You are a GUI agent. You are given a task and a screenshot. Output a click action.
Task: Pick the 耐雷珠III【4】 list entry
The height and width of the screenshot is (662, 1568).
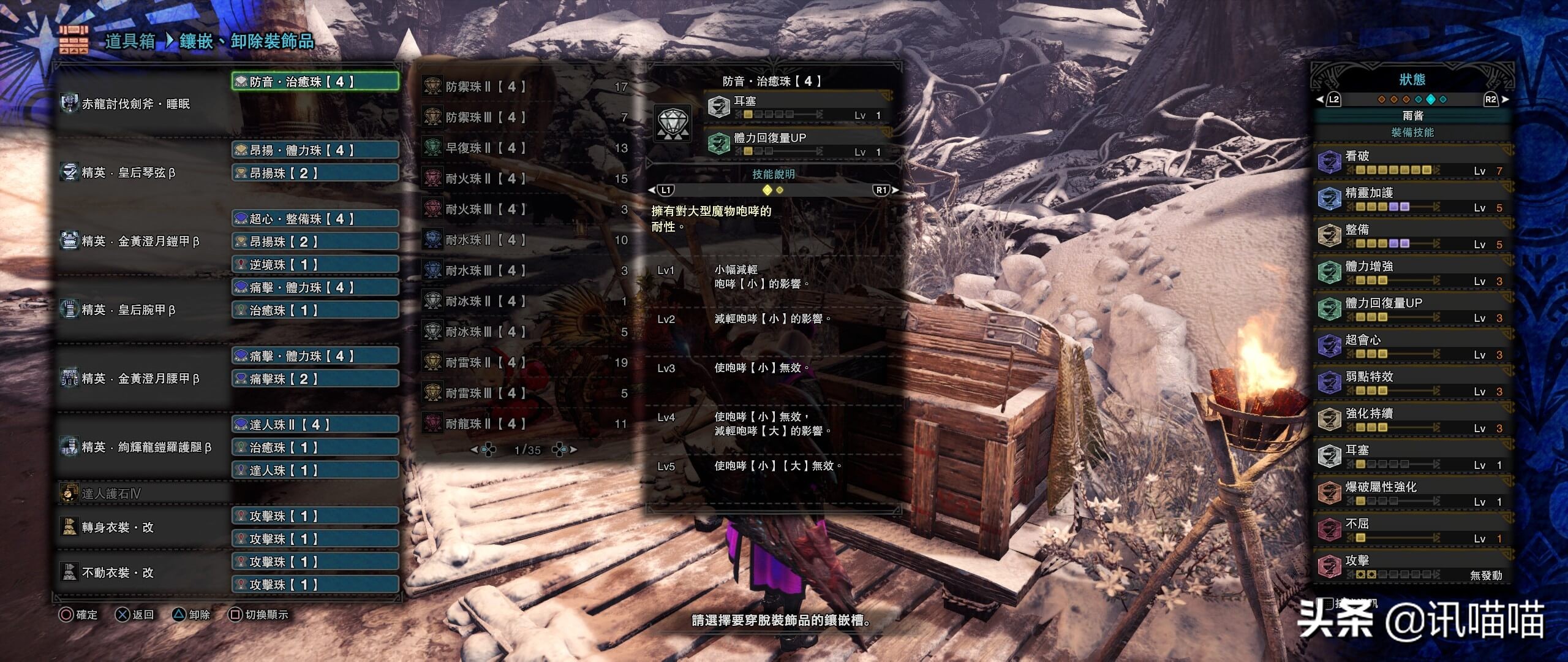(x=526, y=393)
